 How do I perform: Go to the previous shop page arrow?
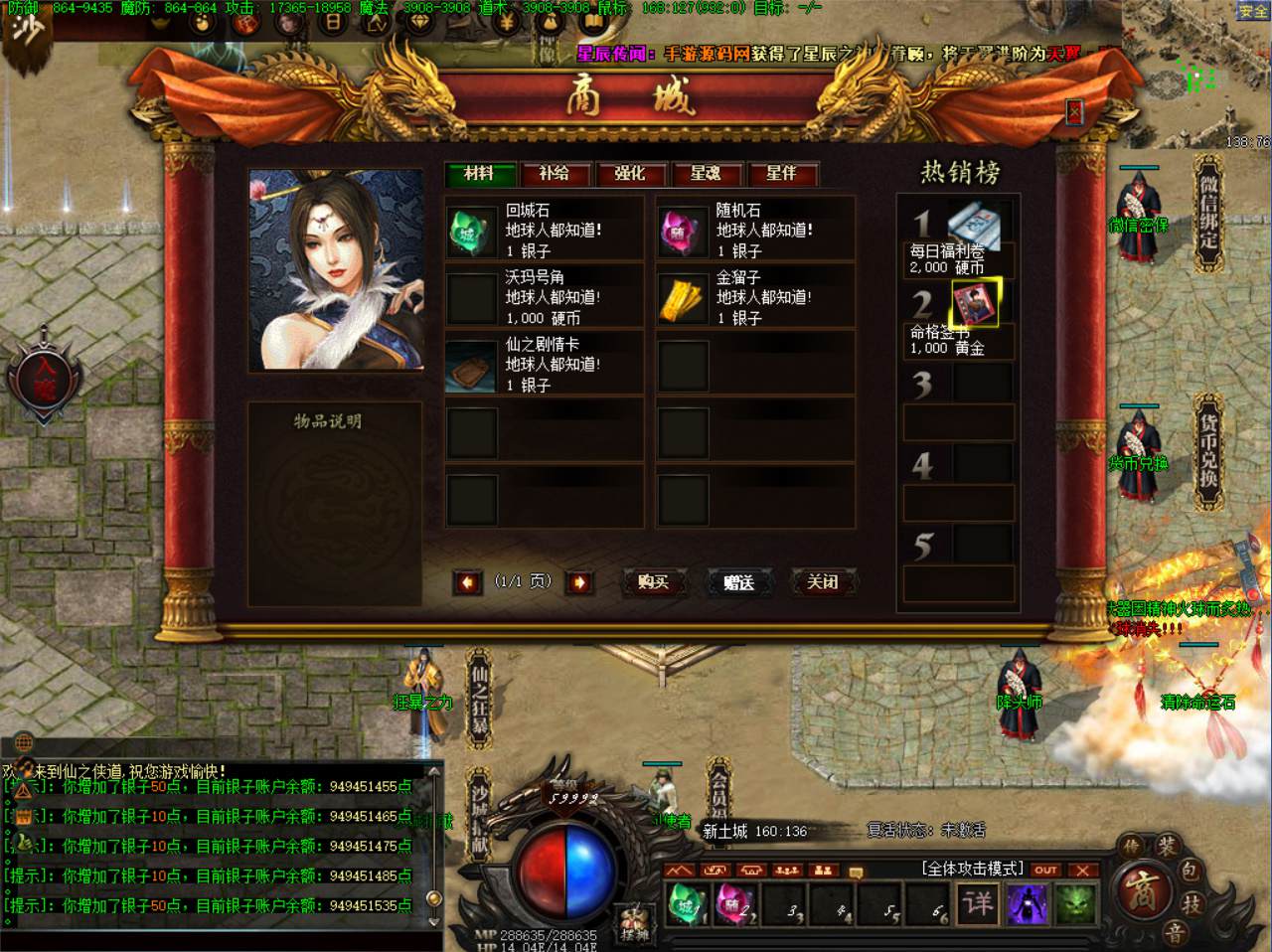tap(467, 582)
